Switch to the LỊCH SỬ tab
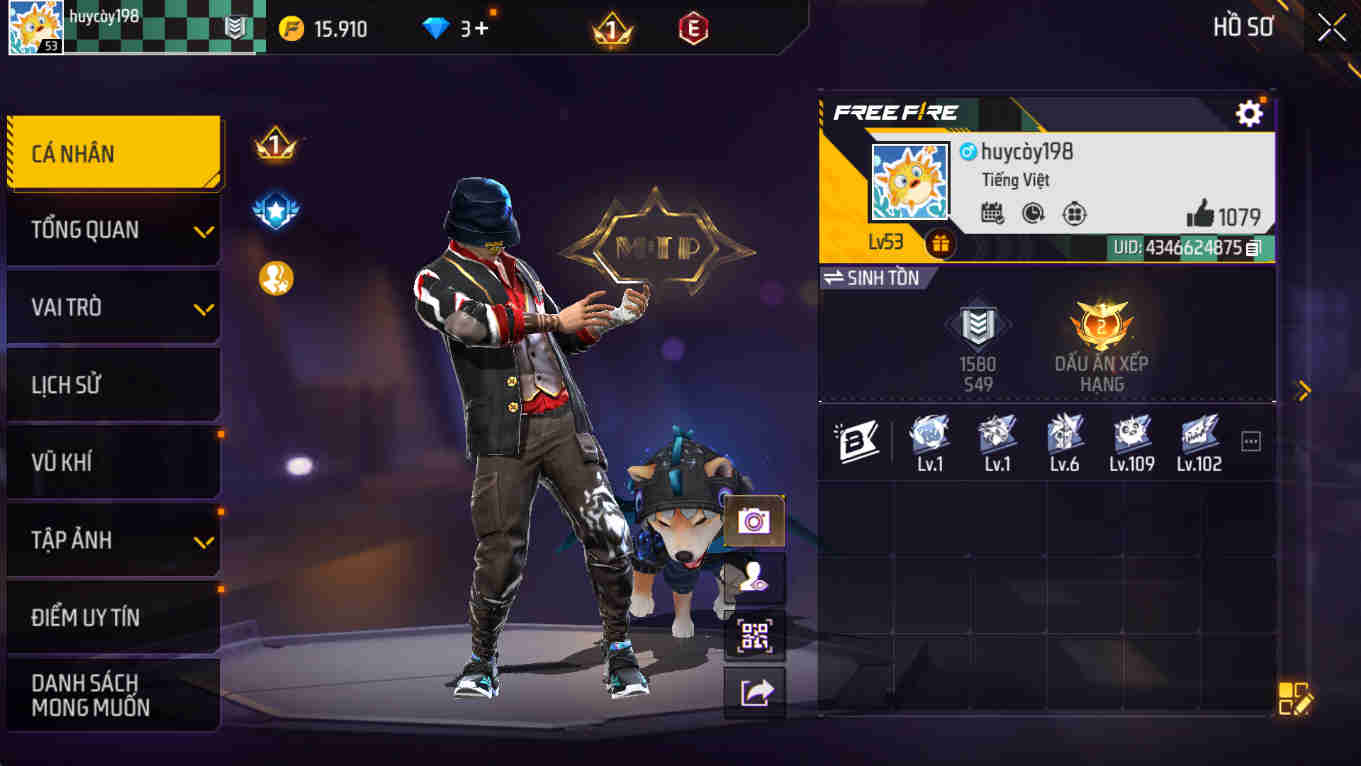Image resolution: width=1361 pixels, height=766 pixels. pos(113,384)
